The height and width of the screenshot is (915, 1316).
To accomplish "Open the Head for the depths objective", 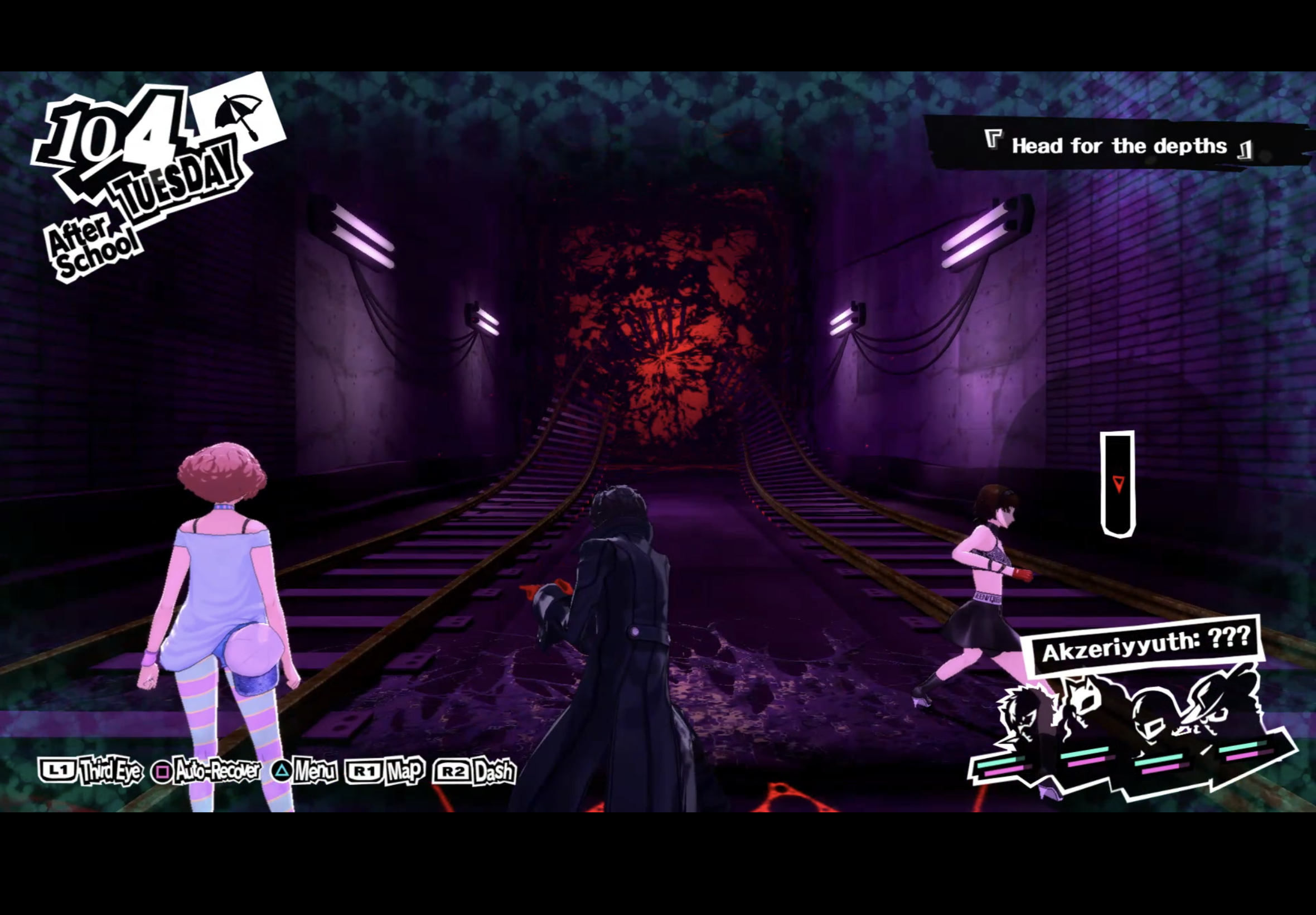I will [1119, 146].
